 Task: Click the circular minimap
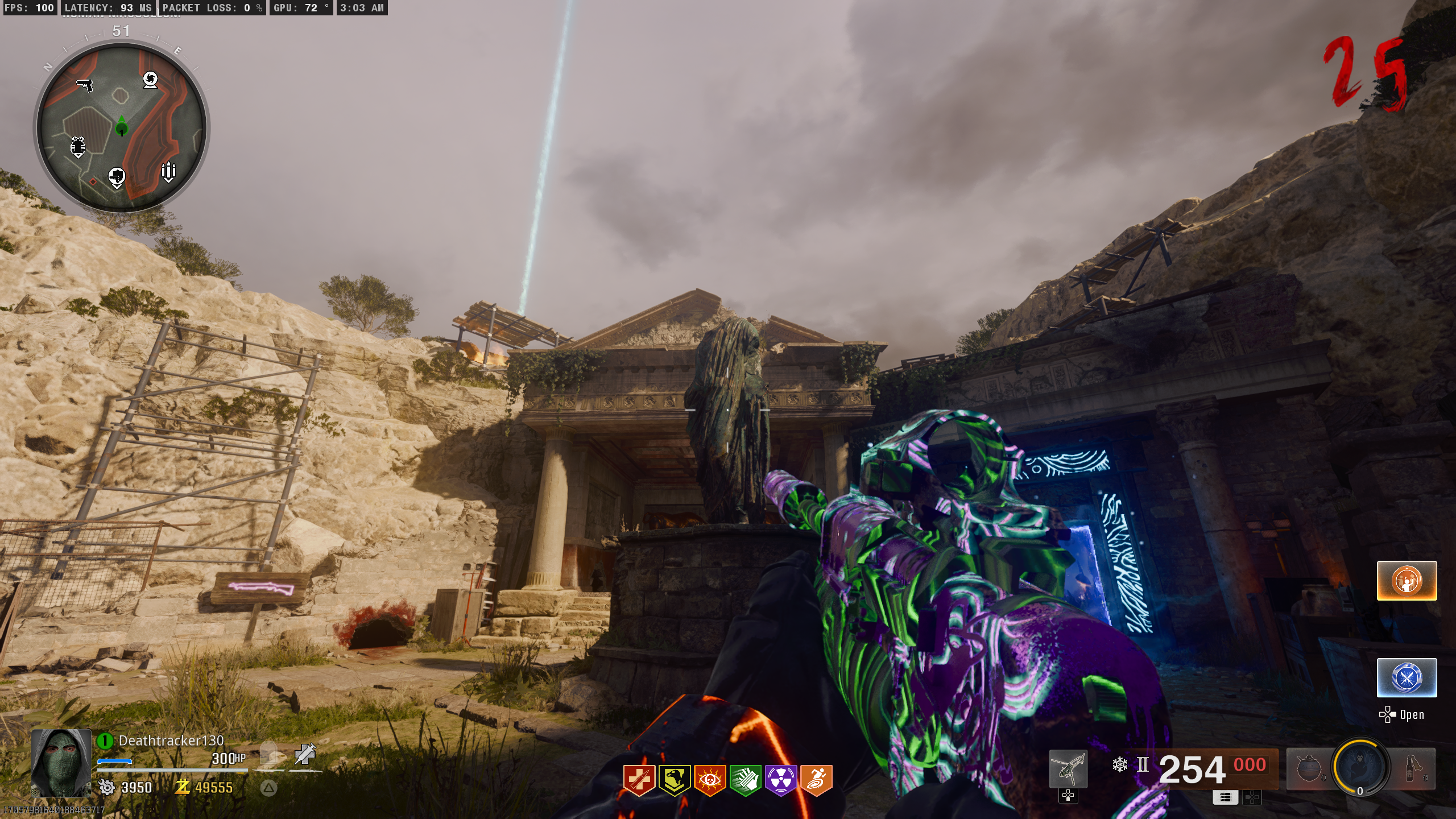122,126
